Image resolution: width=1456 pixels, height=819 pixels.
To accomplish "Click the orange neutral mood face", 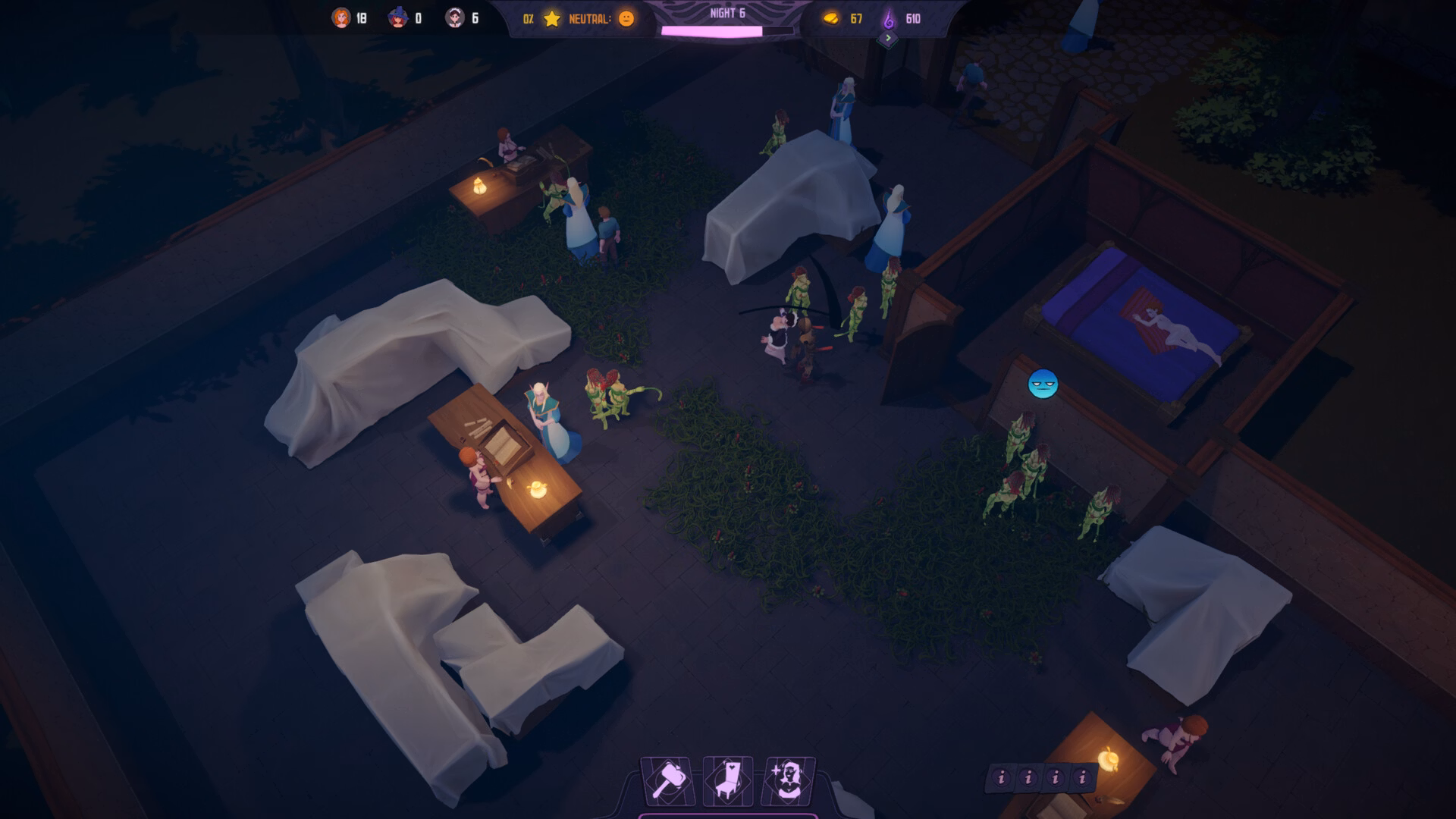I will coord(626,18).
